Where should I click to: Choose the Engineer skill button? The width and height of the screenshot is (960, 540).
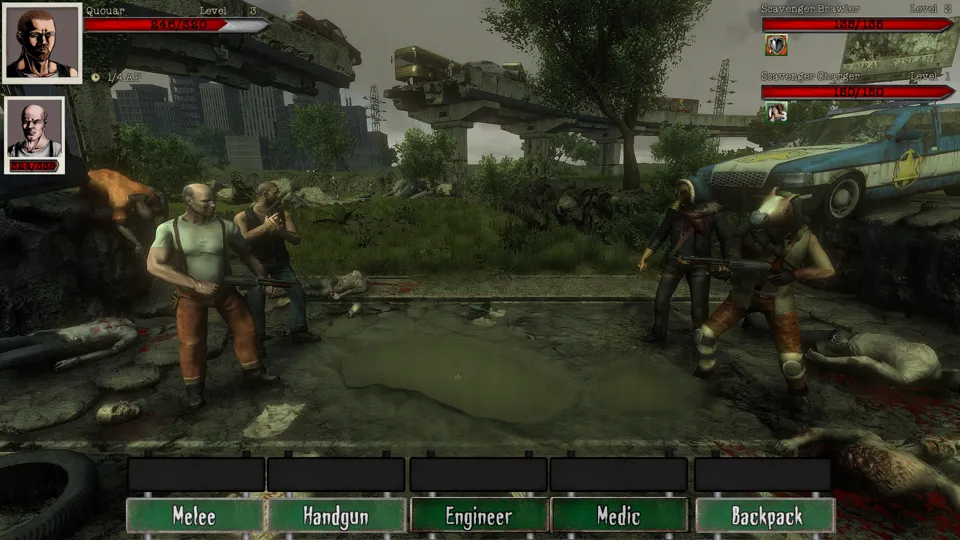point(479,516)
